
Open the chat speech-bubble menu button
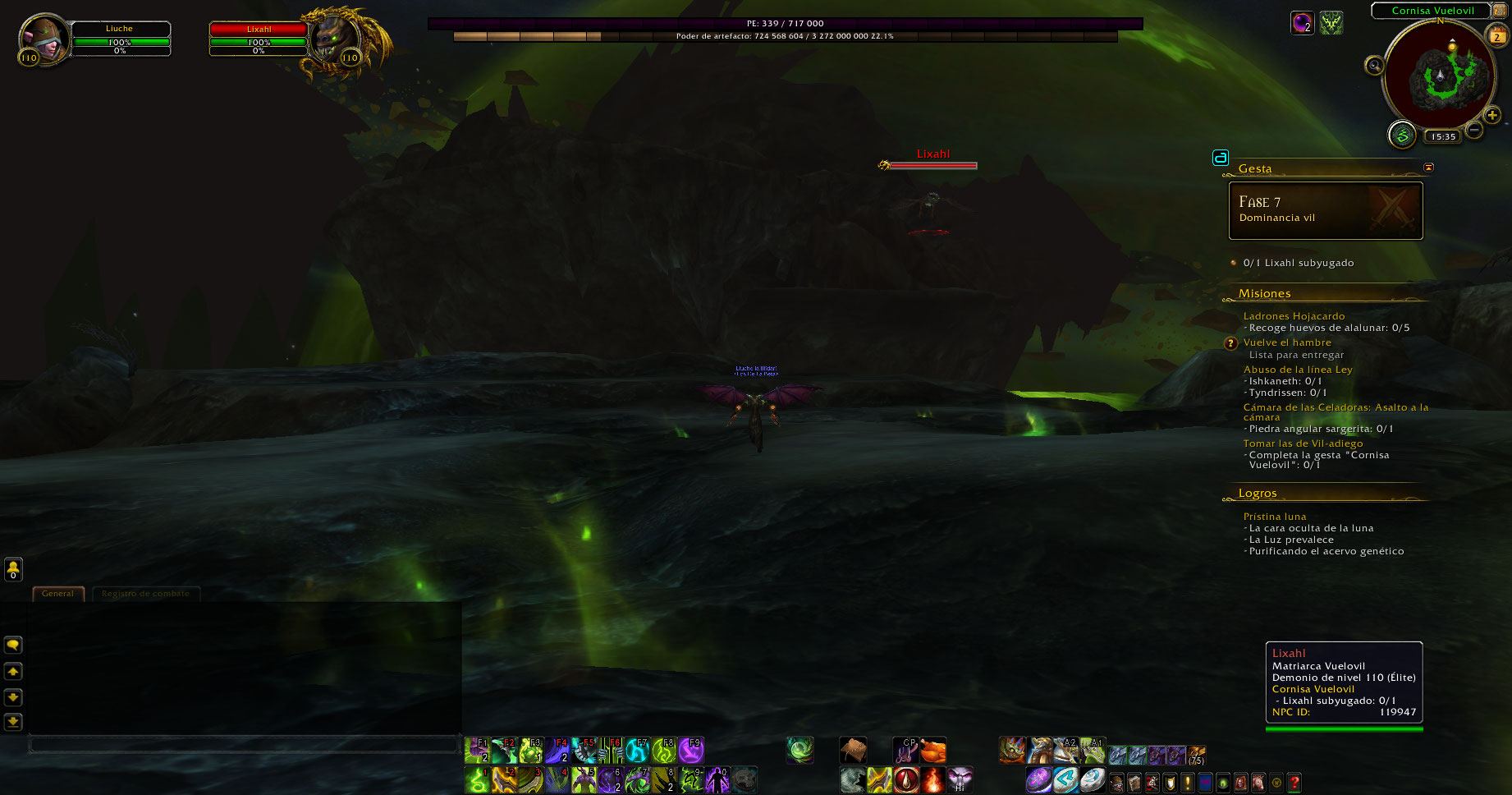[x=13, y=646]
